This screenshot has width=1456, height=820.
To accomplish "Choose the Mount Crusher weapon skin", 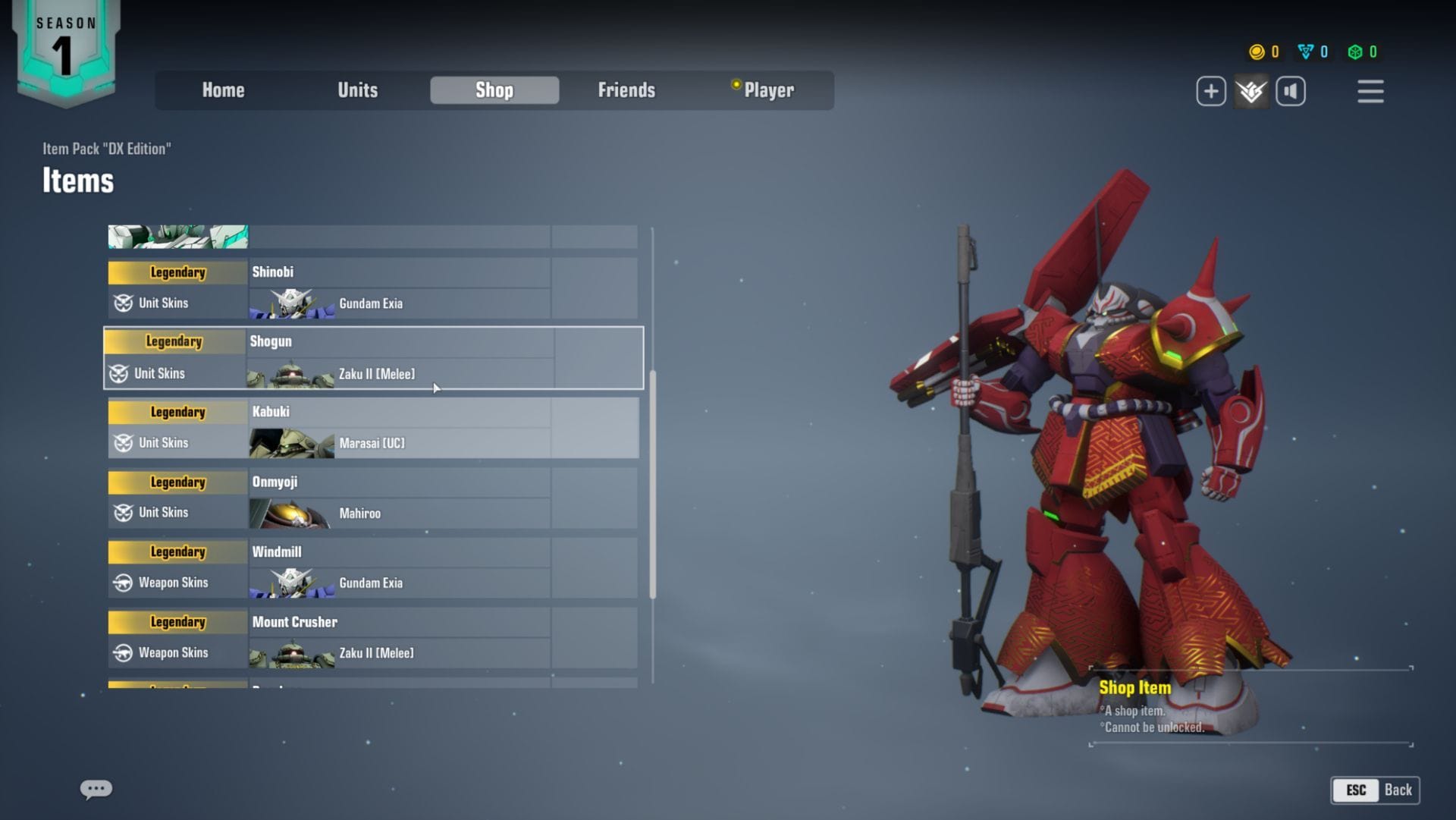I will pyautogui.click(x=372, y=637).
